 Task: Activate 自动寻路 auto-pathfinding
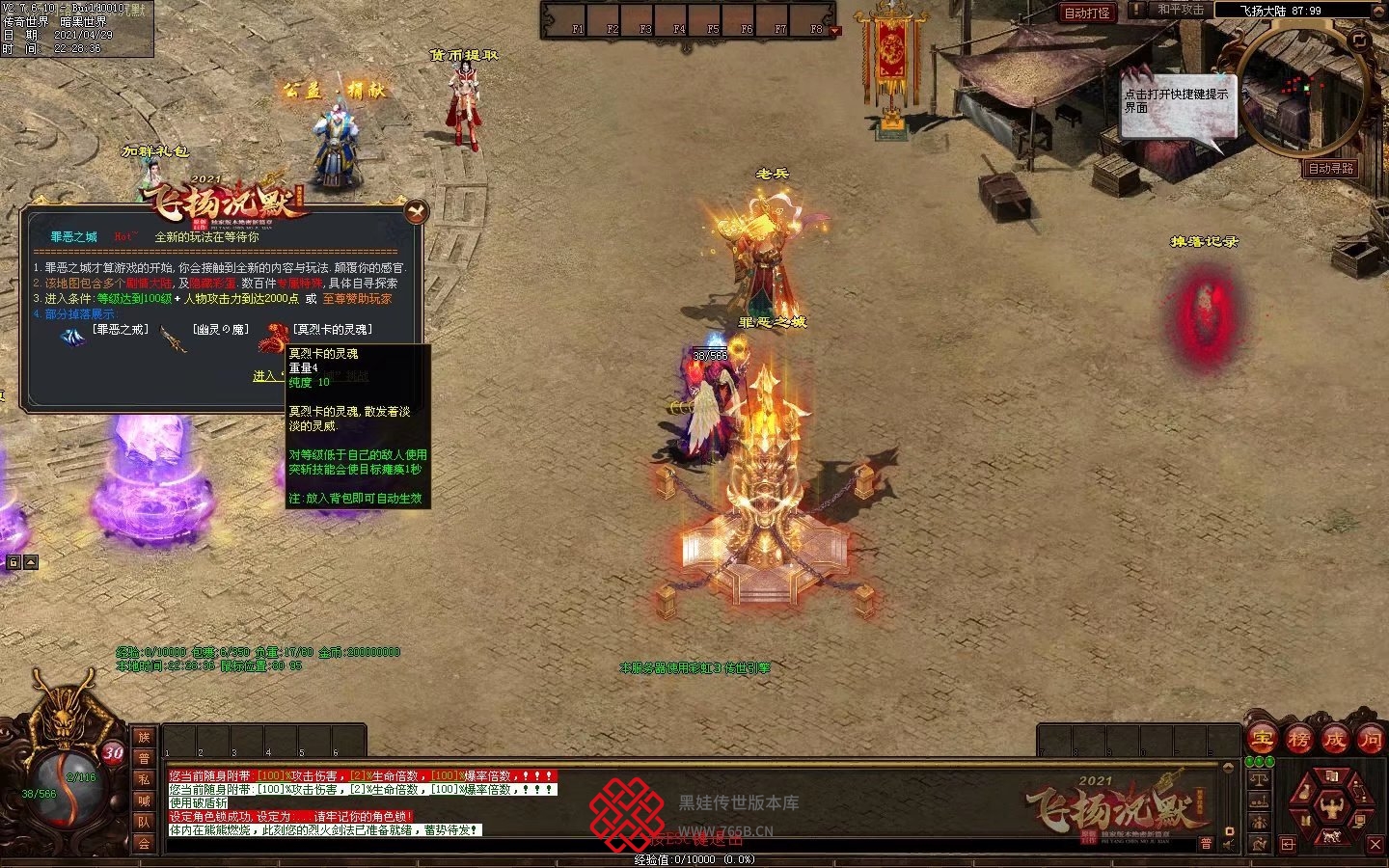point(1330,168)
